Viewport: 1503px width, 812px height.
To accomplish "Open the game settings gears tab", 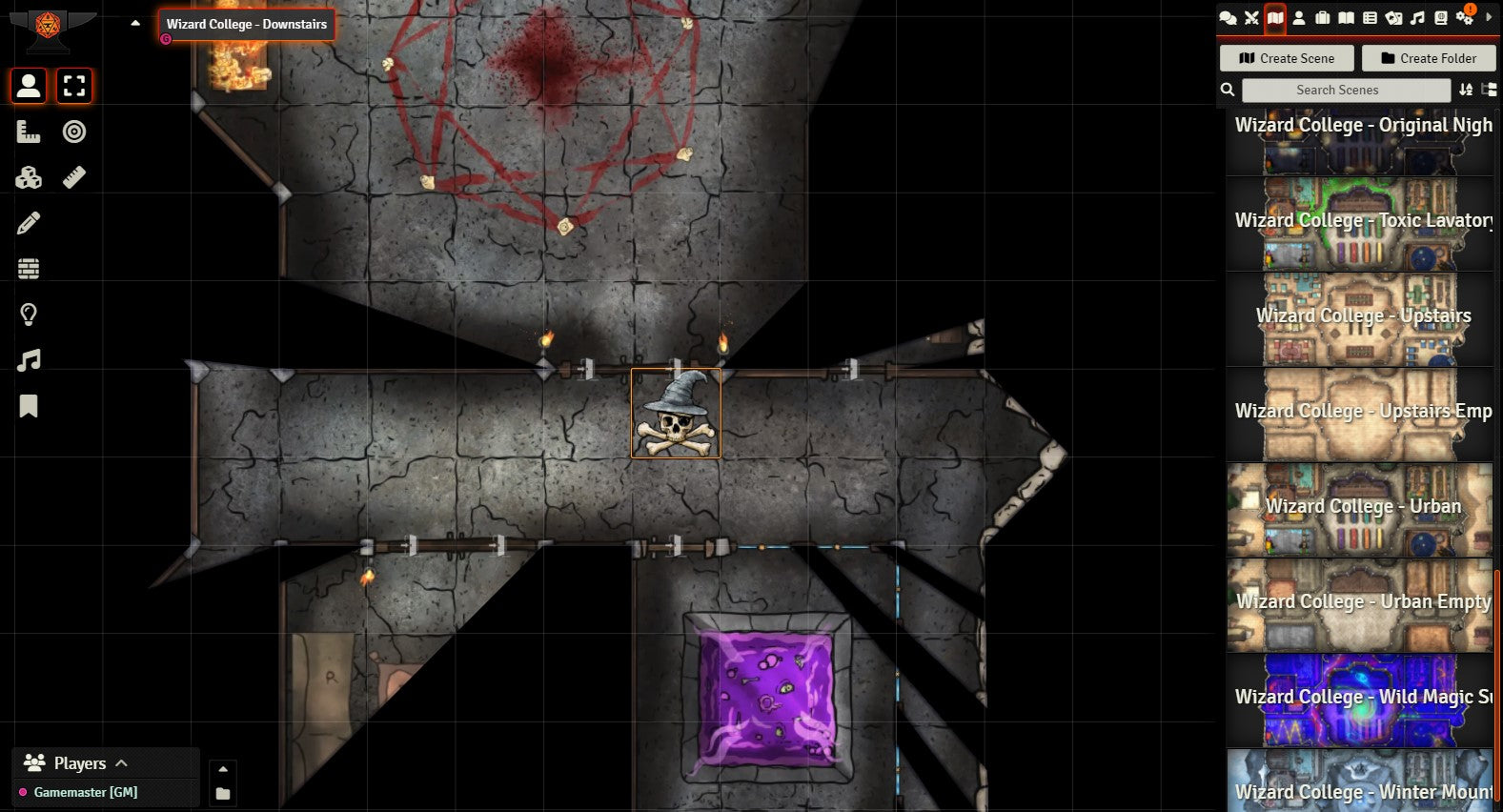I will click(1465, 18).
